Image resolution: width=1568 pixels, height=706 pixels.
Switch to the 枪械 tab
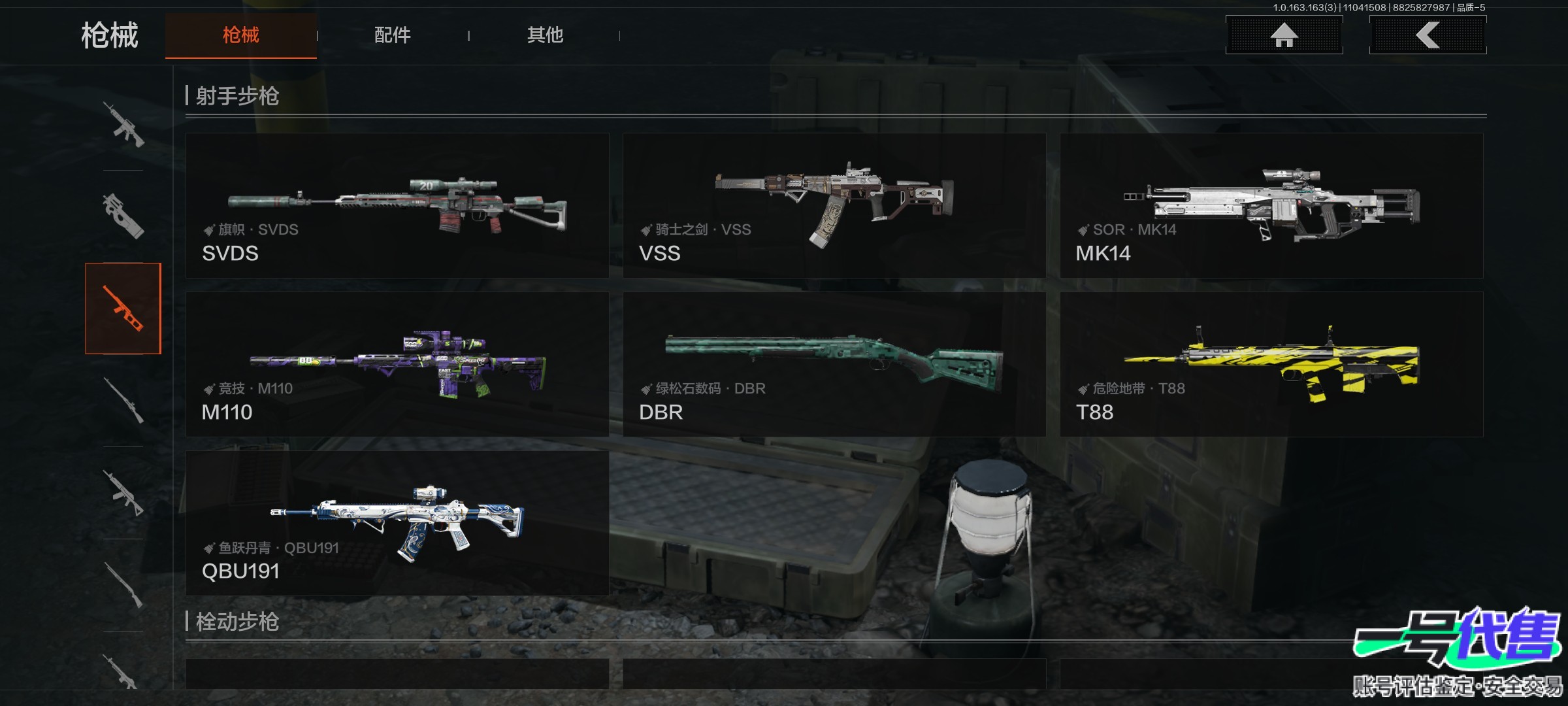(240, 35)
